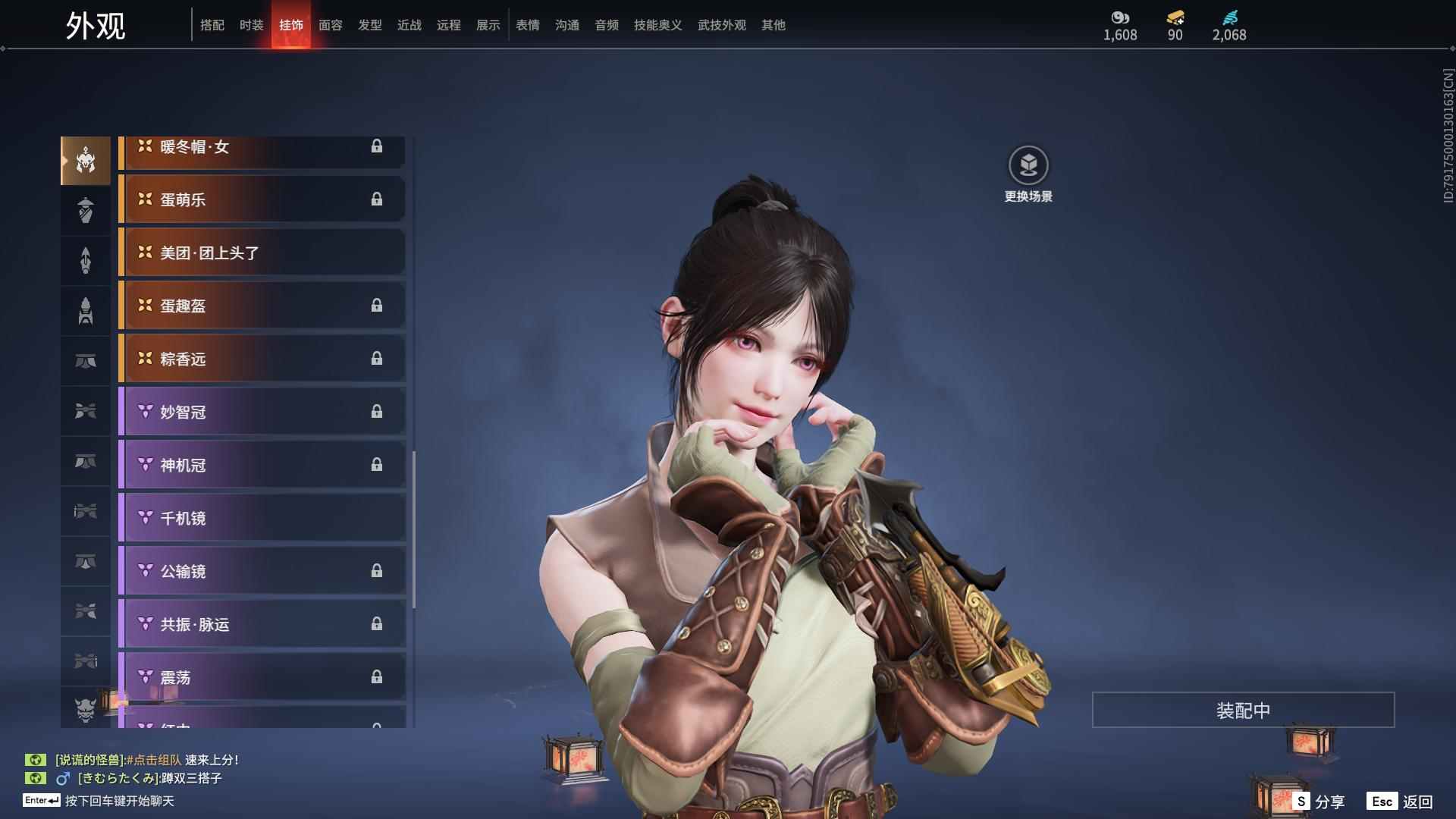Image resolution: width=1456 pixels, height=819 pixels.
Task: Switch to the 表情 tab
Action: click(528, 25)
